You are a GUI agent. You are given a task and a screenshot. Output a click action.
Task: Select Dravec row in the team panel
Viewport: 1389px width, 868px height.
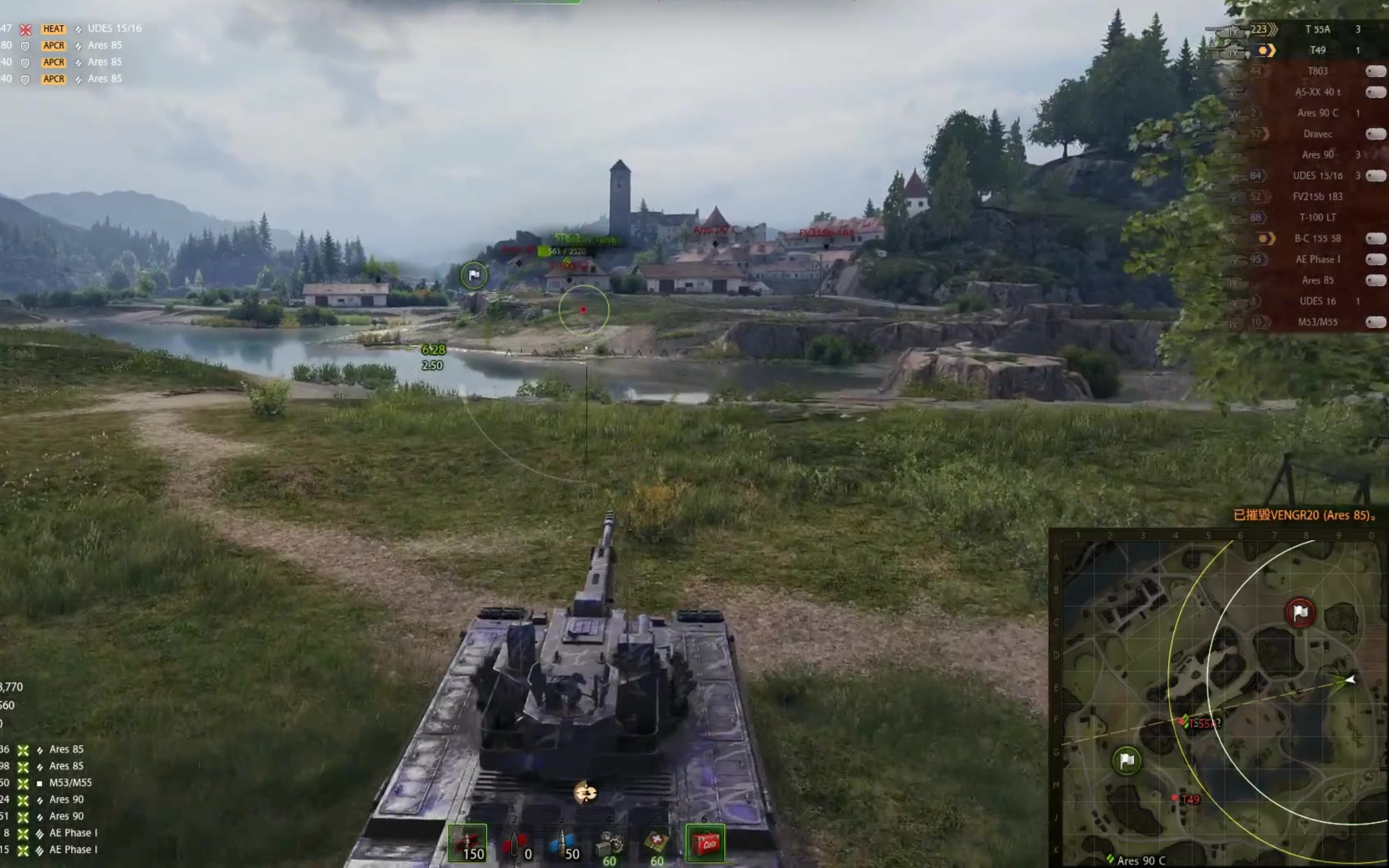[x=1317, y=134]
